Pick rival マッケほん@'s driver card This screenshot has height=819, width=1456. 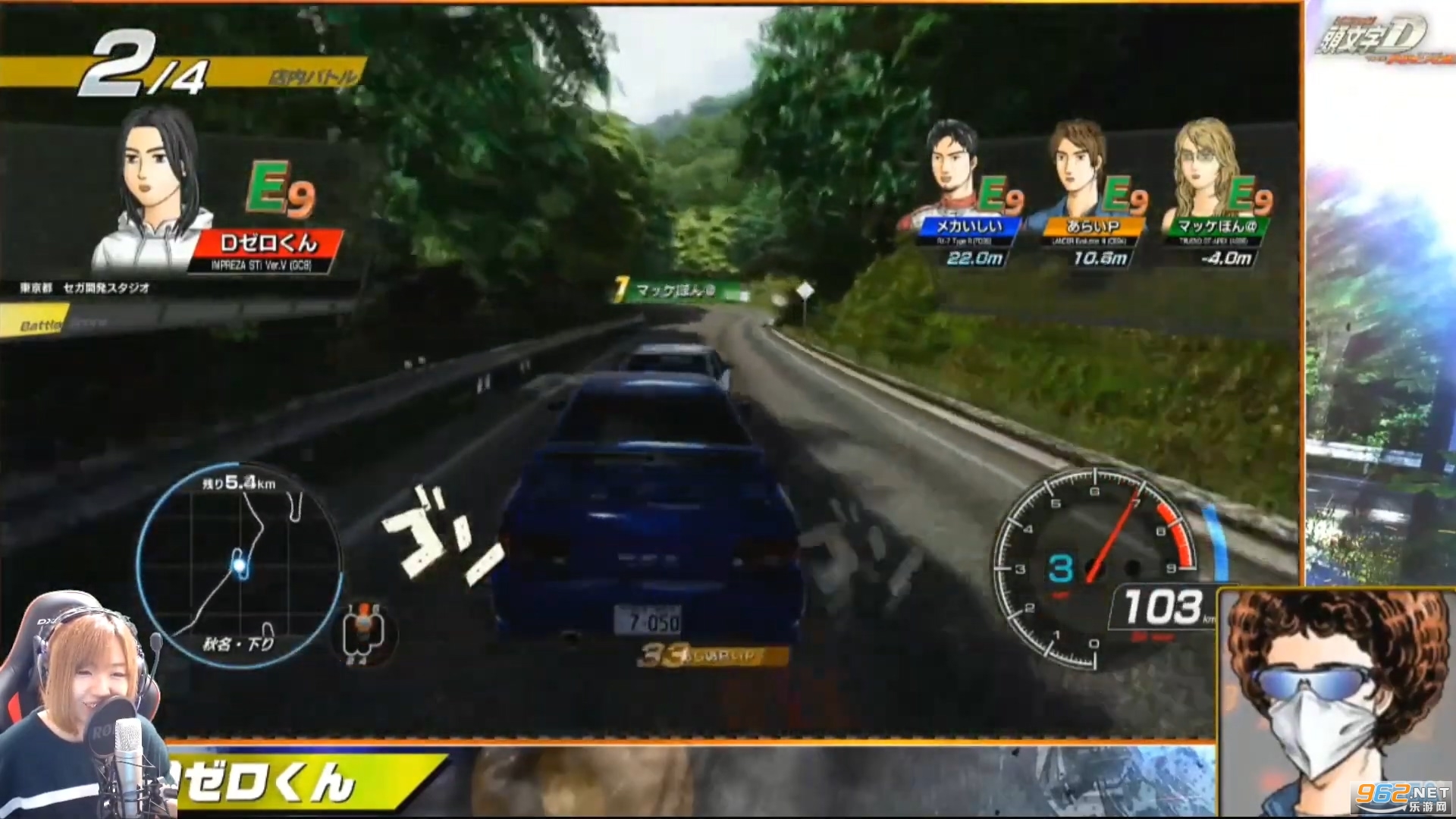coord(1216,197)
